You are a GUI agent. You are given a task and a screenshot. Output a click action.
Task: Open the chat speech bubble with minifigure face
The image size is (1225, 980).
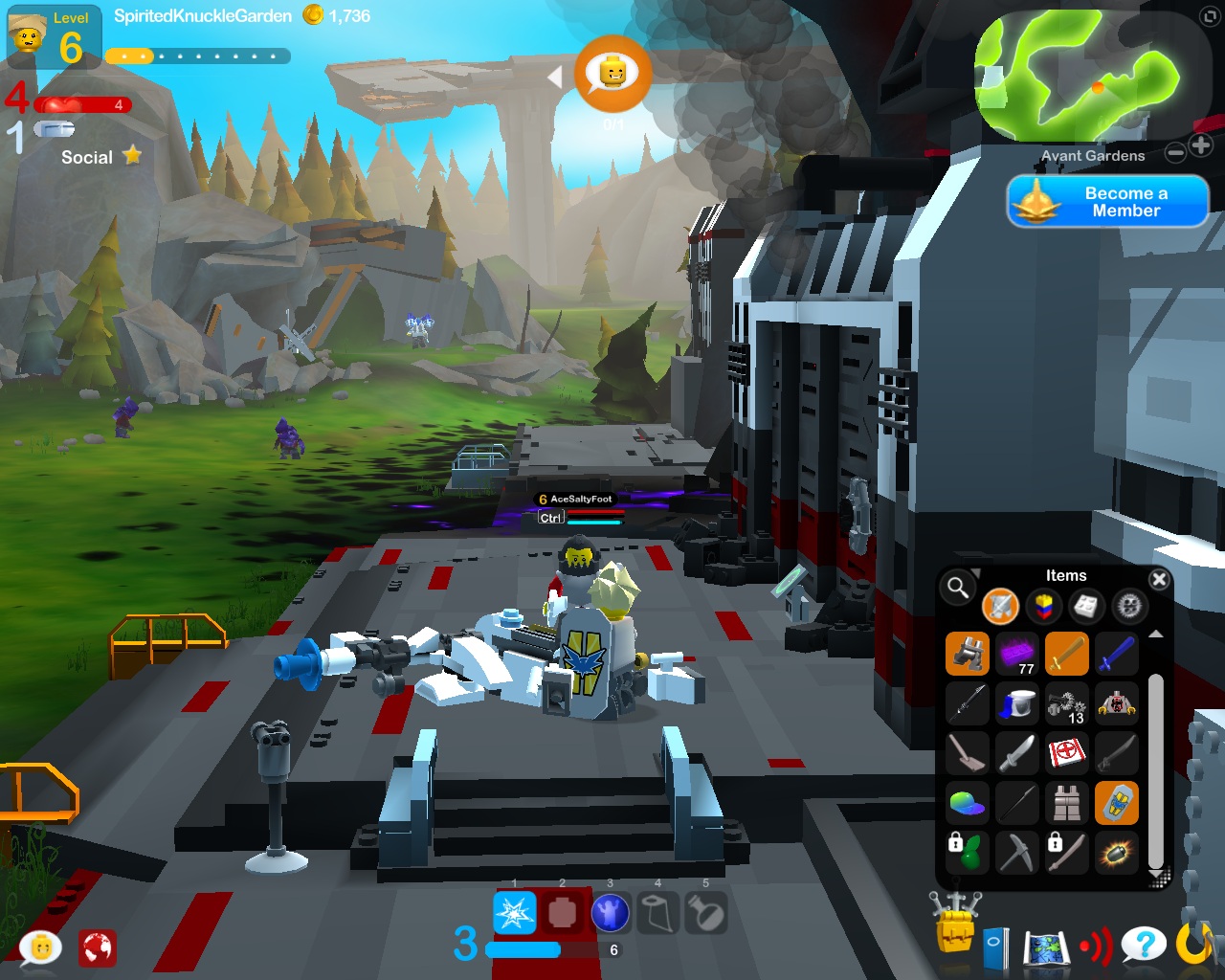click(41, 947)
